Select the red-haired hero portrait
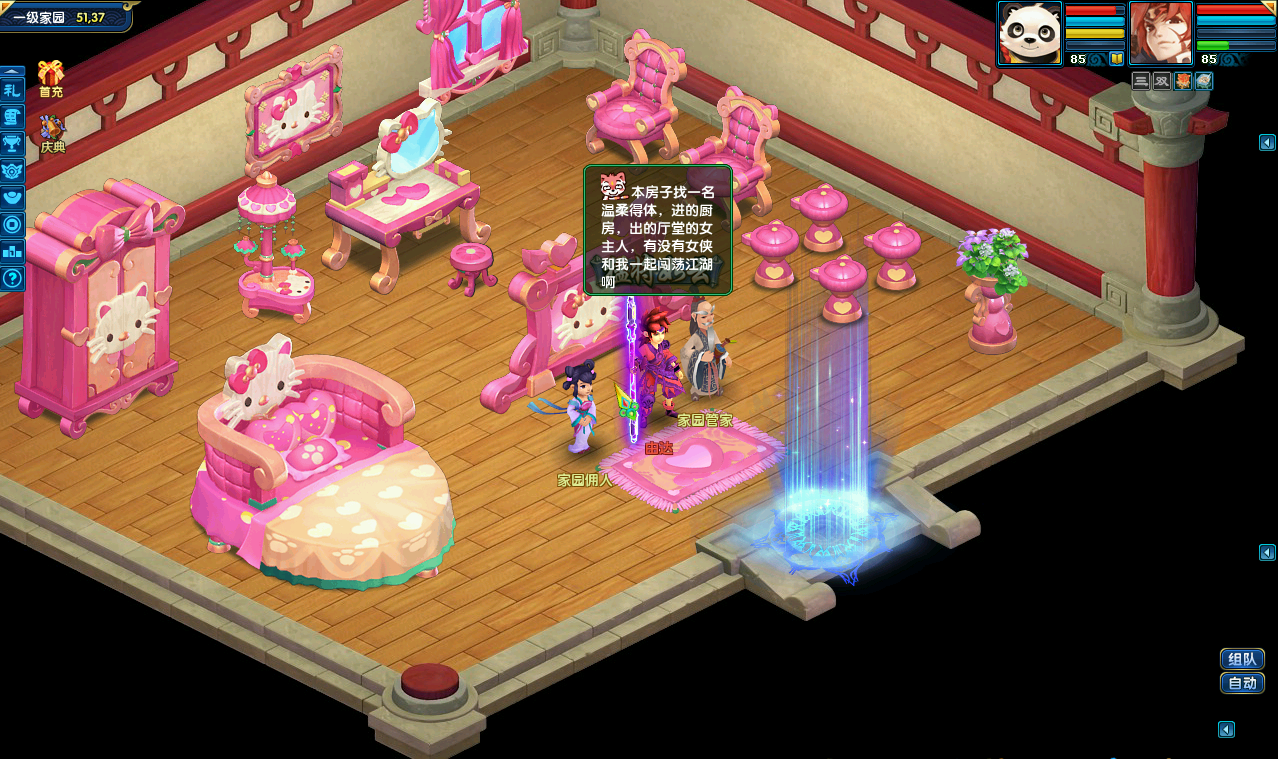1278x759 pixels. 1161,33
